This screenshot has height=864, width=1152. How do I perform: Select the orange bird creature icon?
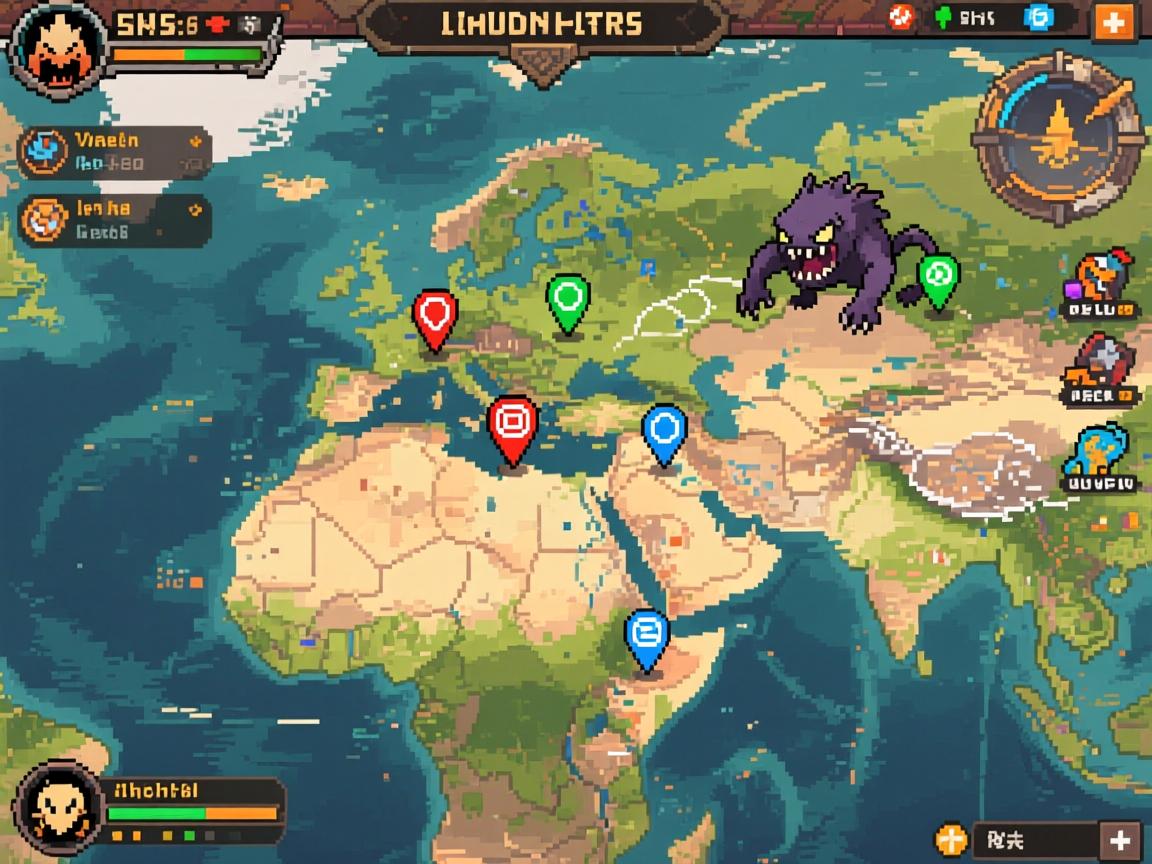point(1101,279)
